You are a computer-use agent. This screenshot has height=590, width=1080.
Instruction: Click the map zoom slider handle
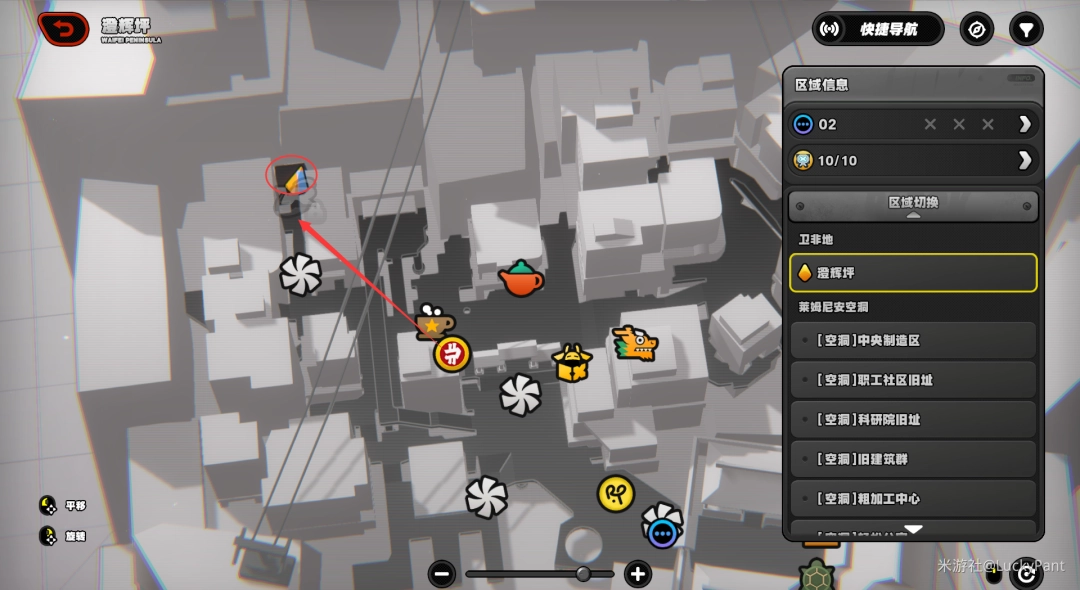coord(583,574)
